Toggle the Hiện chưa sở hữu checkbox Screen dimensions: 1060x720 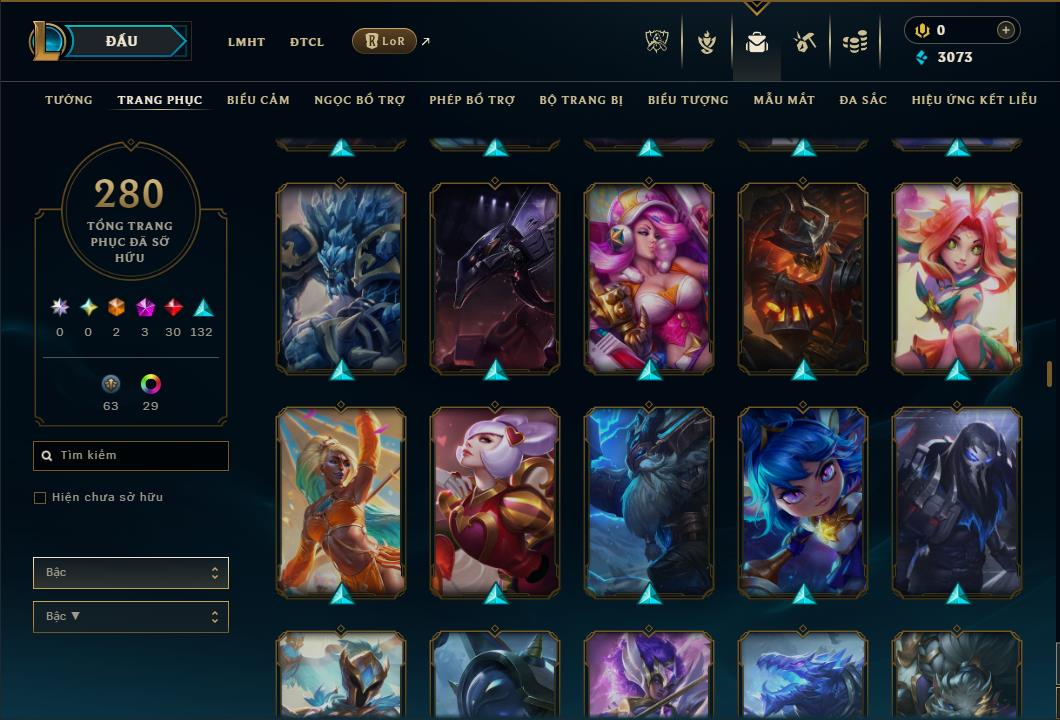click(x=40, y=498)
